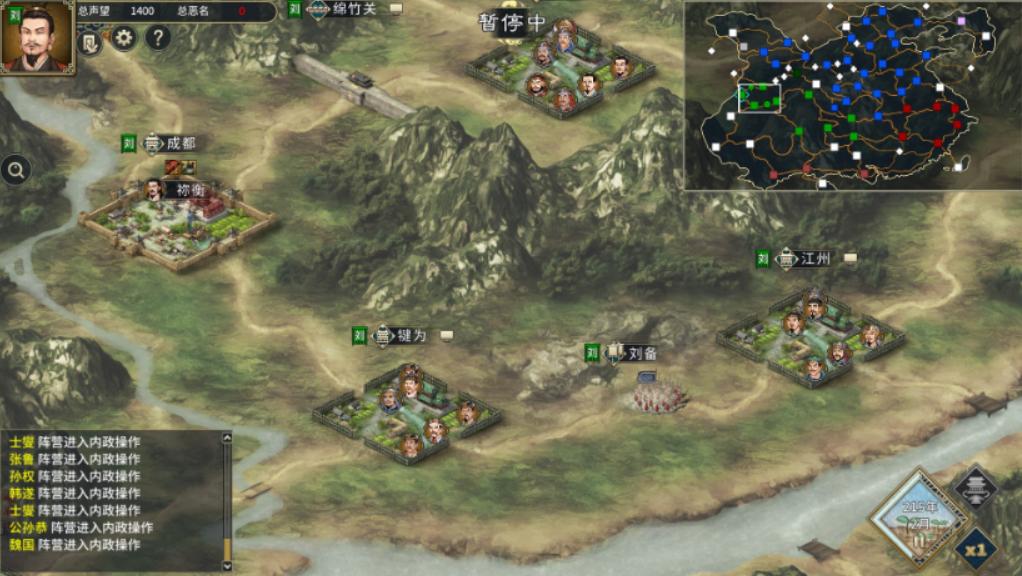
Task: Select the 绵竹关 pass label
Action: (x=355, y=9)
